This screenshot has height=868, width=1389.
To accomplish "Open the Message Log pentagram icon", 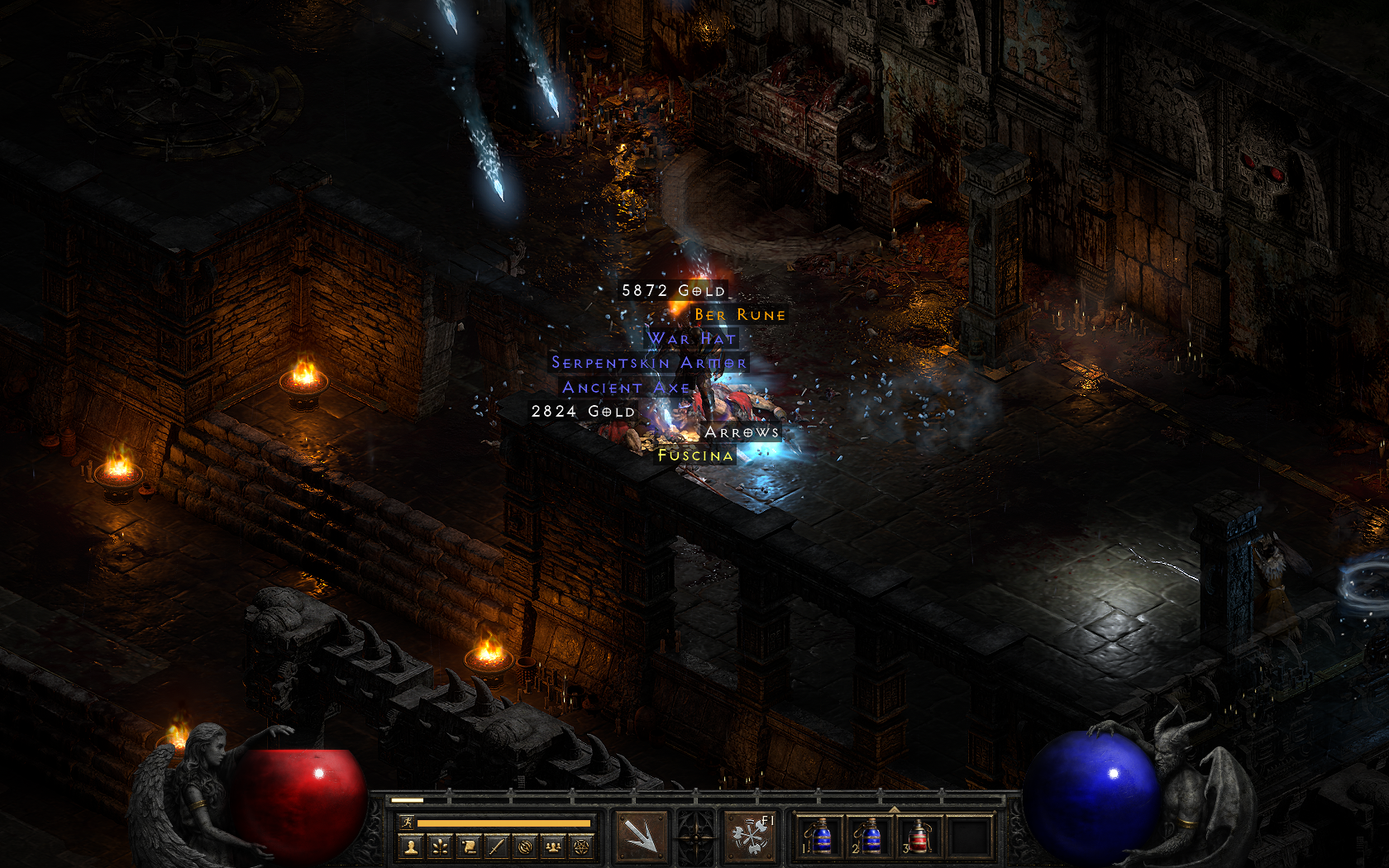I will point(580,847).
